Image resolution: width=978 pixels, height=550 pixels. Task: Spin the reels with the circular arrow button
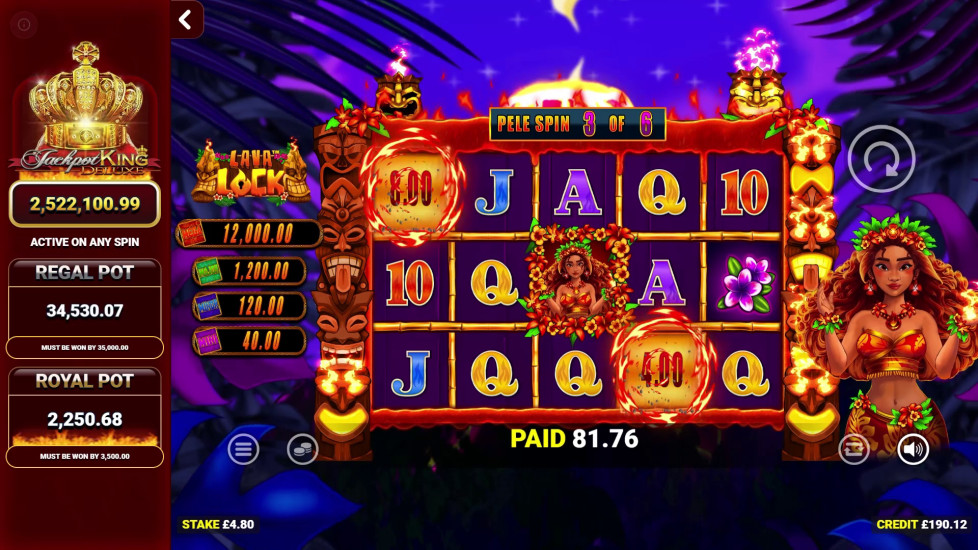click(x=881, y=158)
